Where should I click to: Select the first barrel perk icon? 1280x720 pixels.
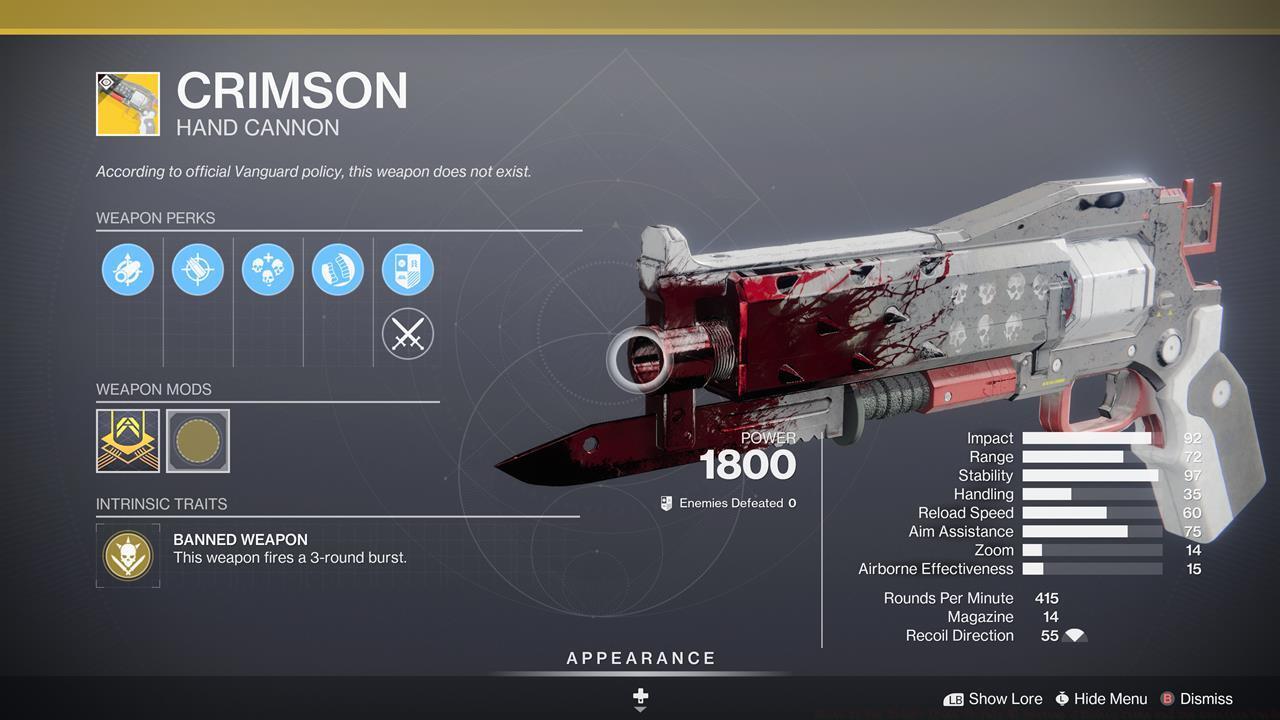click(127, 268)
